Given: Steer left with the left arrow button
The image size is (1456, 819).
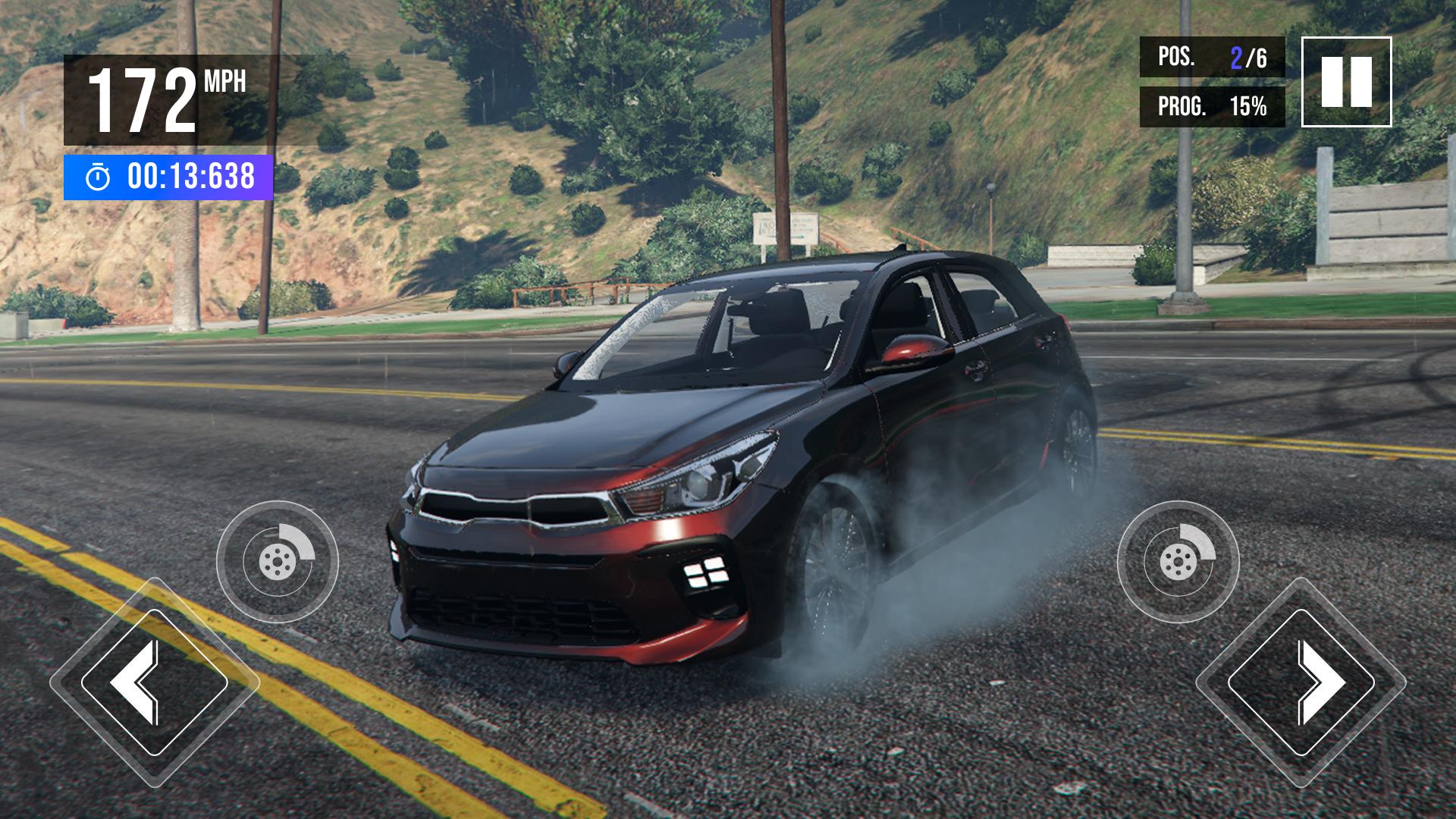Looking at the screenshot, I should click(x=154, y=682).
